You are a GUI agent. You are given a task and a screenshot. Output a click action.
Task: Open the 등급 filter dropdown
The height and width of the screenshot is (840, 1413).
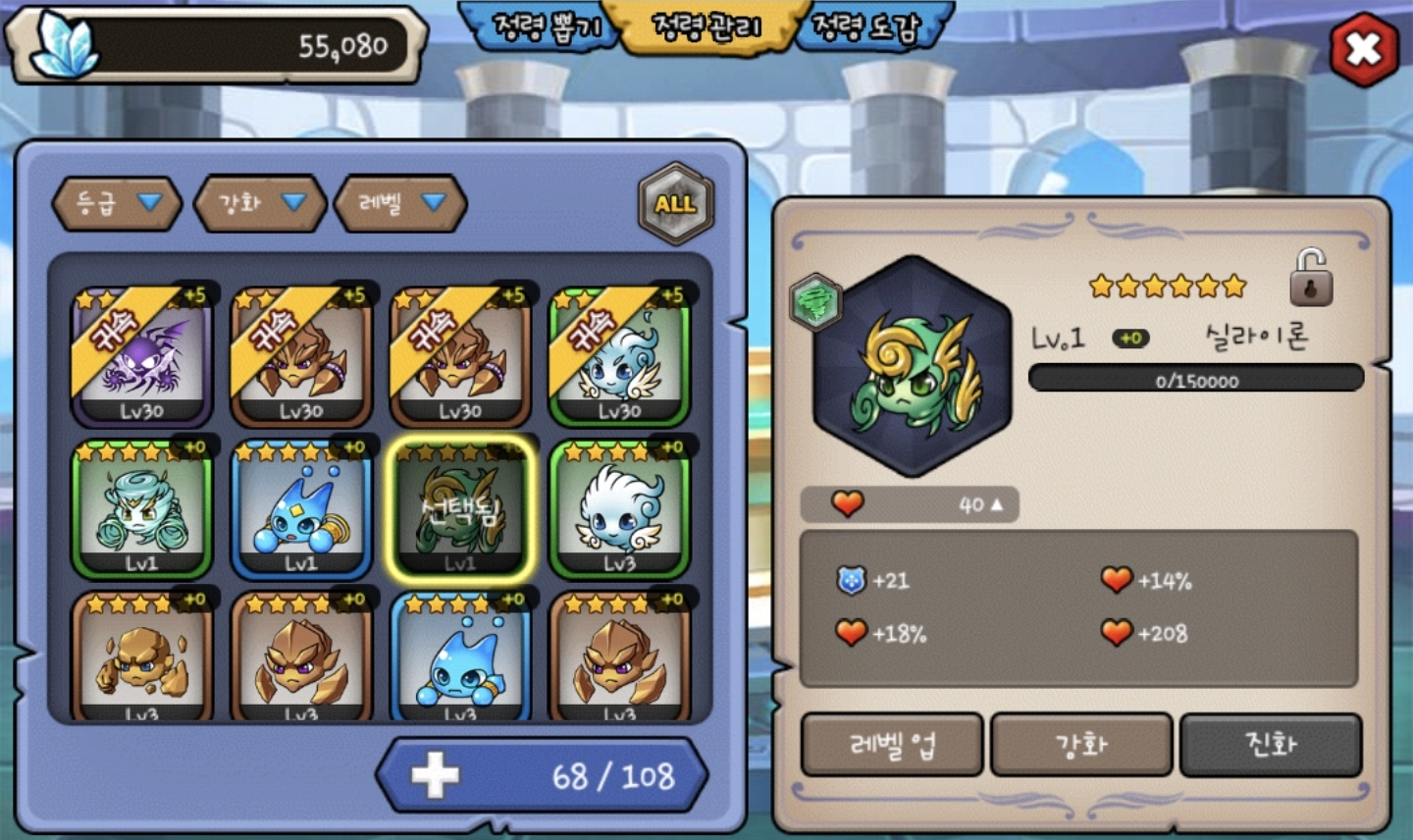pos(117,203)
